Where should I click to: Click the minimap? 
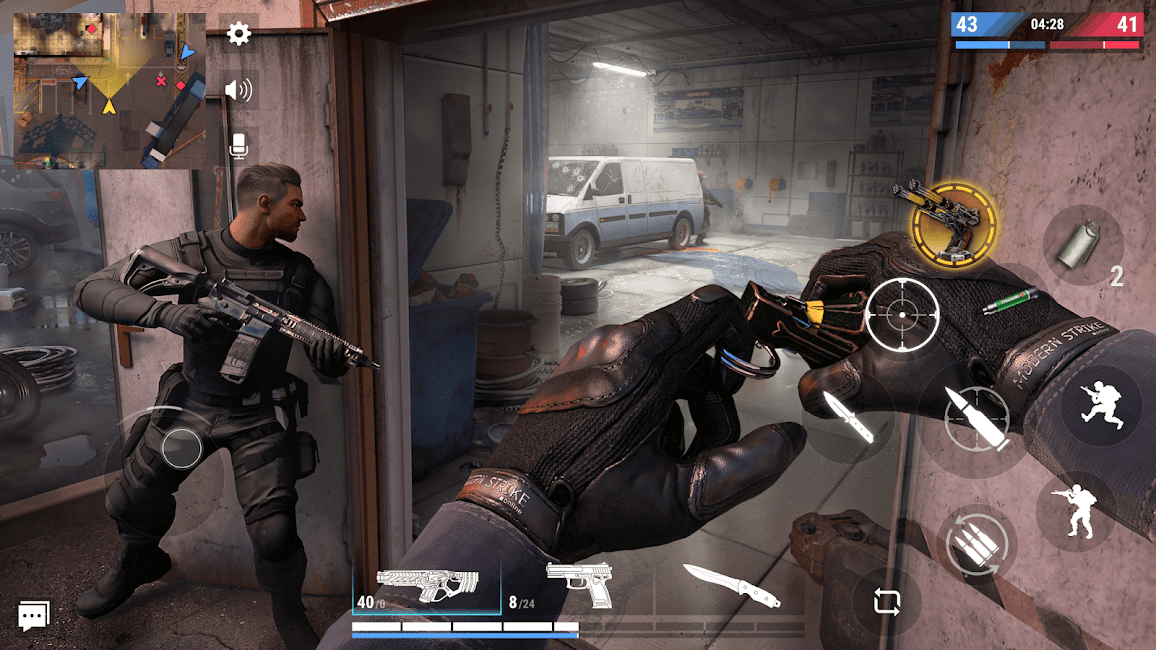coord(109,90)
